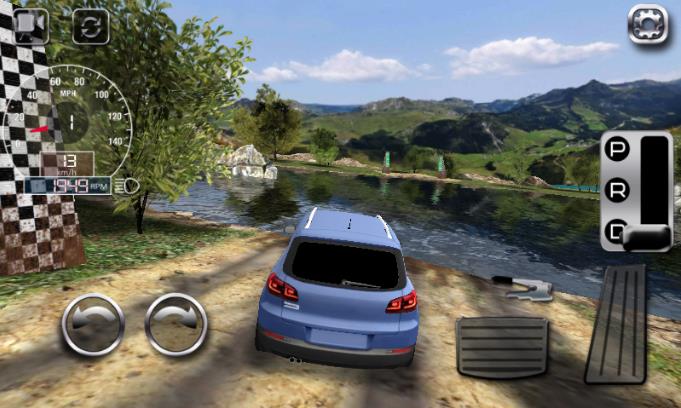Shift gear to P (Park)

coord(618,152)
